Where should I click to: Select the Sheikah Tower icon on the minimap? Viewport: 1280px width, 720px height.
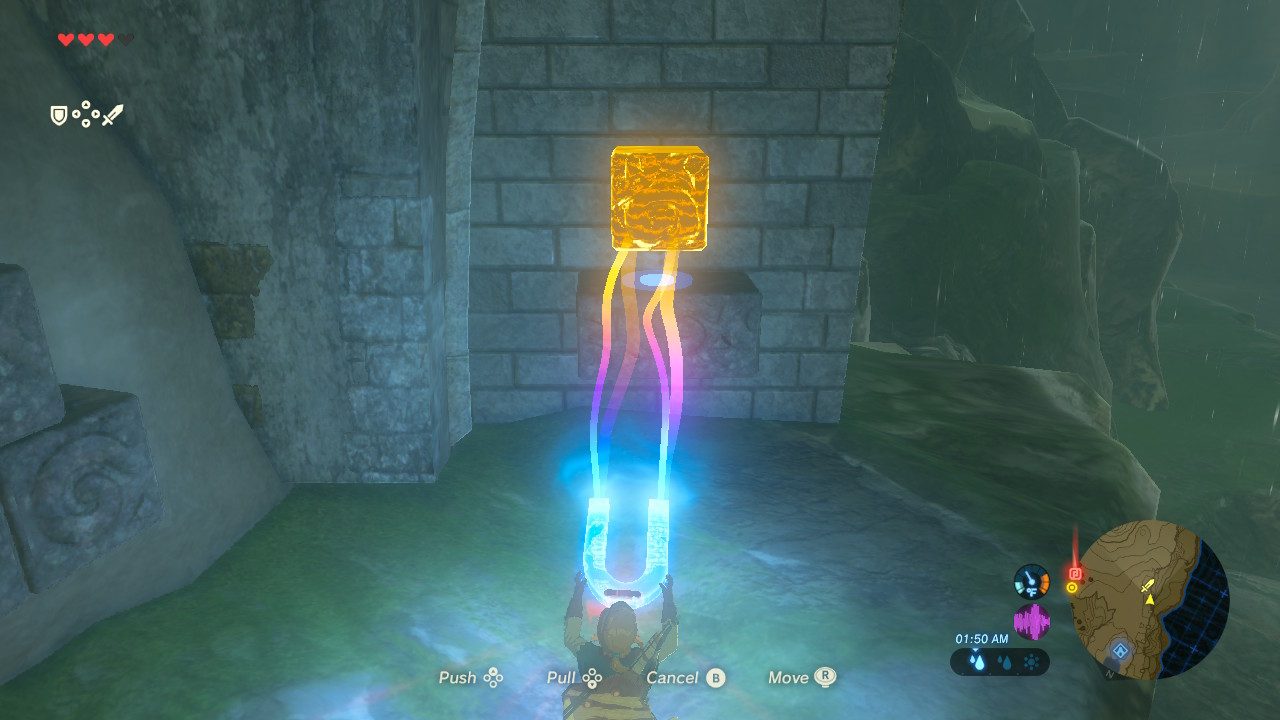1119,650
